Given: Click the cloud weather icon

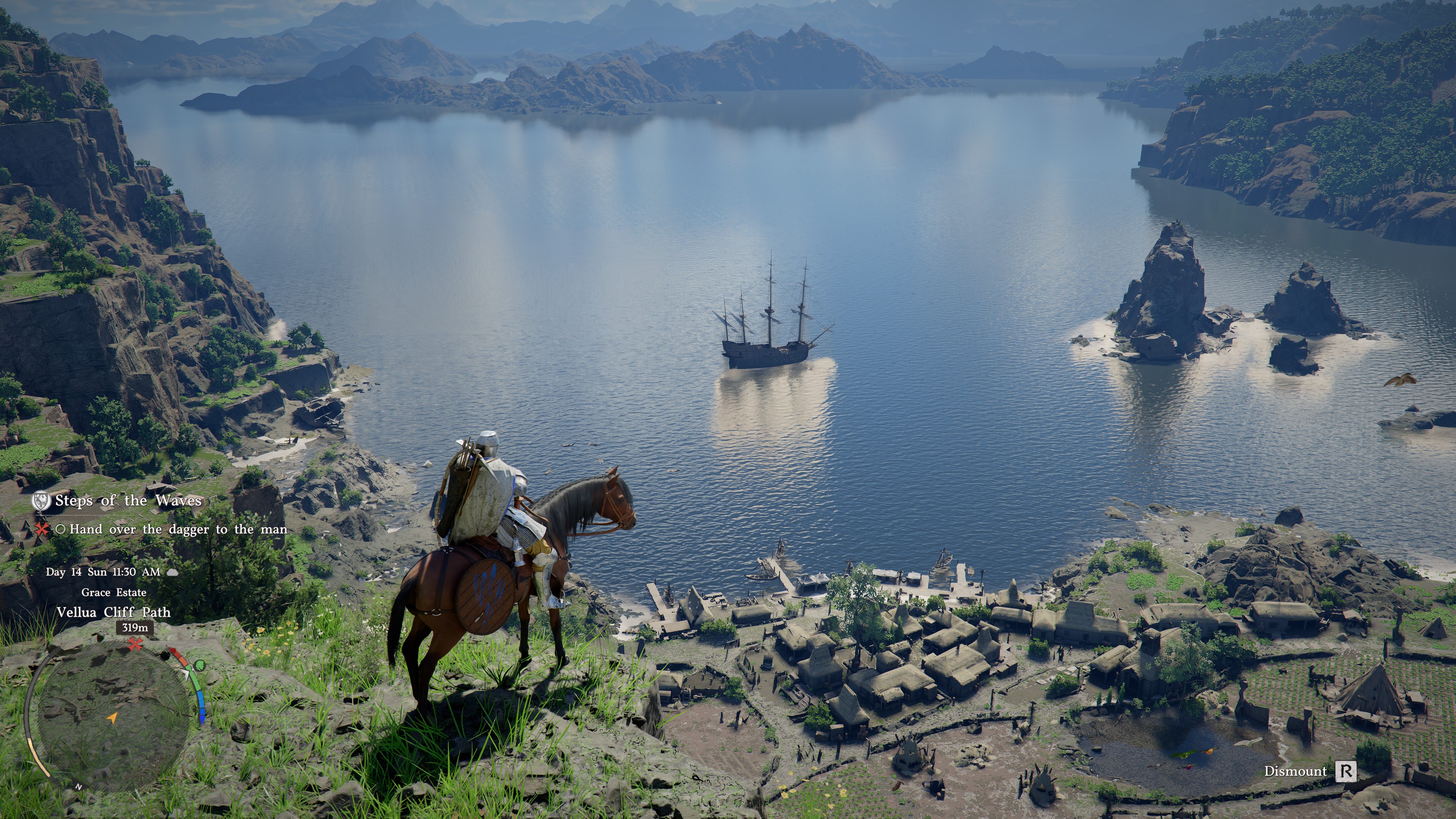Looking at the screenshot, I should tap(173, 572).
